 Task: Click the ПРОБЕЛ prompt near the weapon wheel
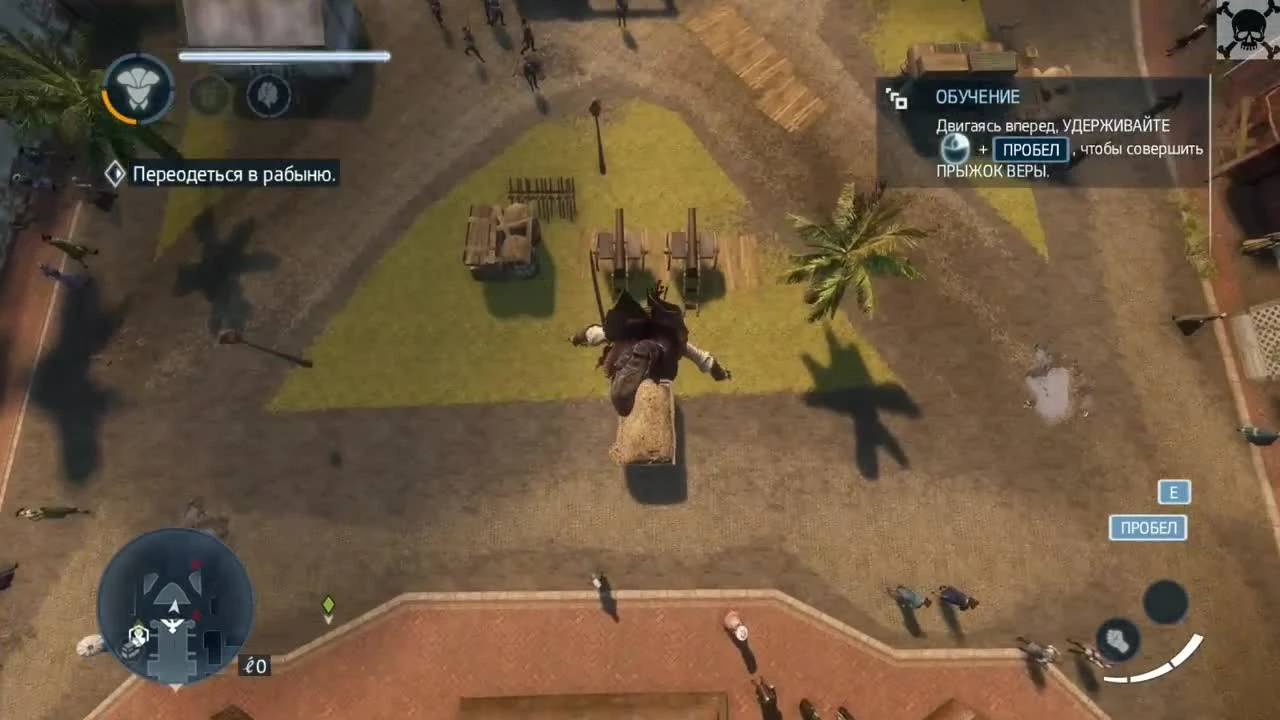point(1146,527)
